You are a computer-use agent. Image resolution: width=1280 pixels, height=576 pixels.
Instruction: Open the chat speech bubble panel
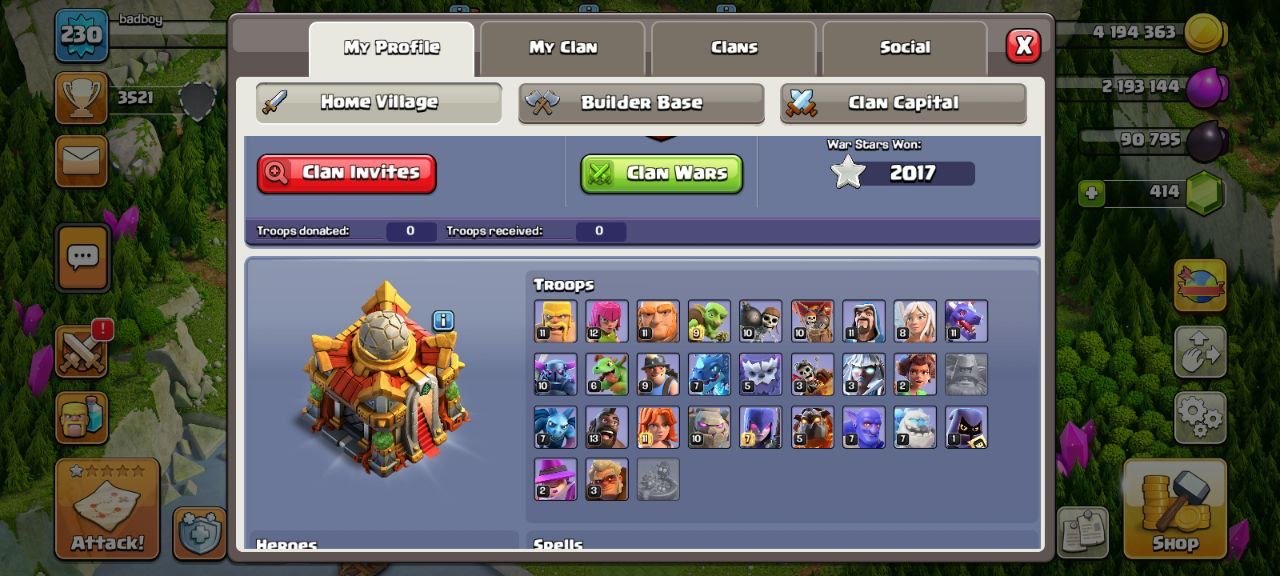point(82,258)
